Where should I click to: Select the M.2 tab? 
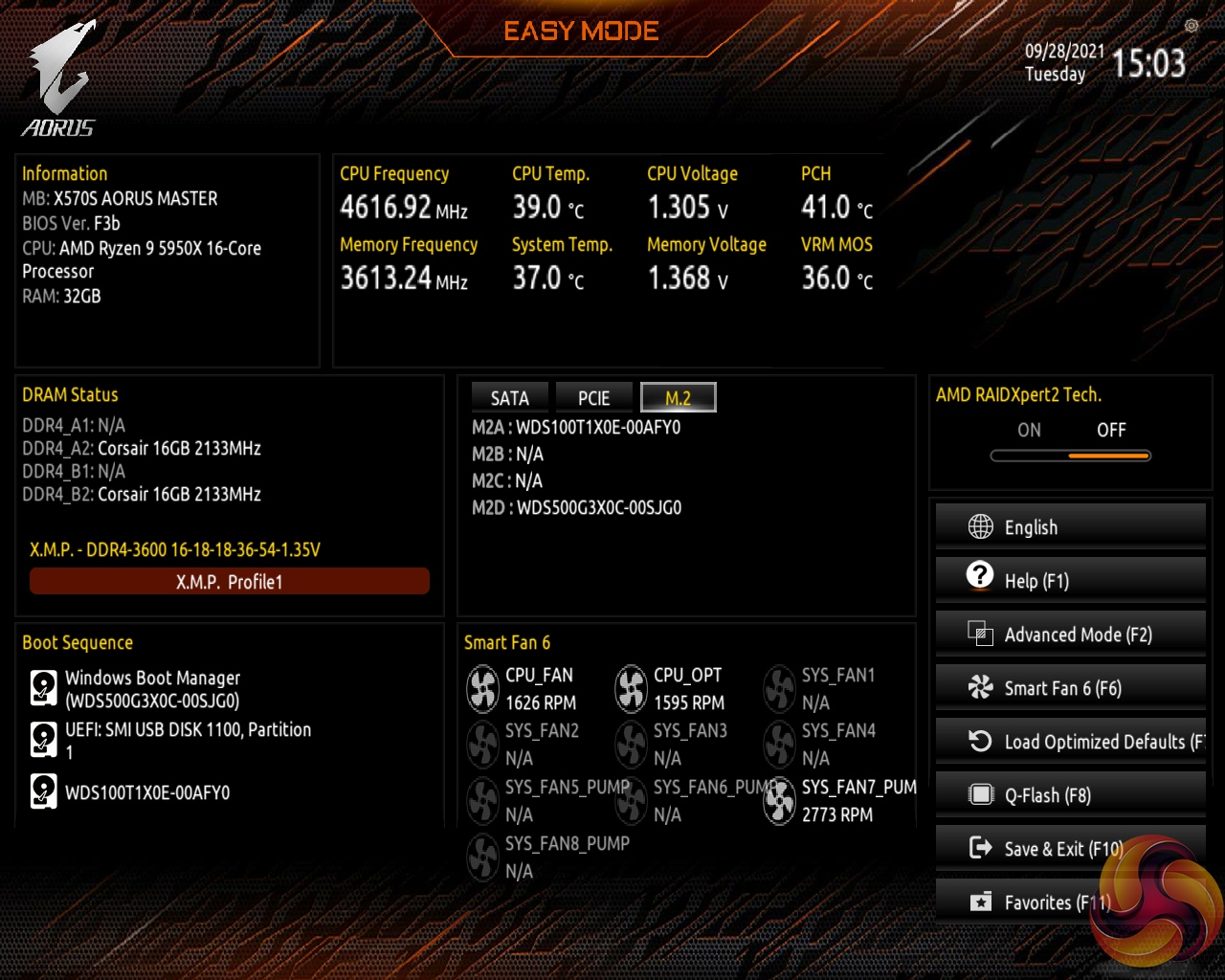(678, 398)
